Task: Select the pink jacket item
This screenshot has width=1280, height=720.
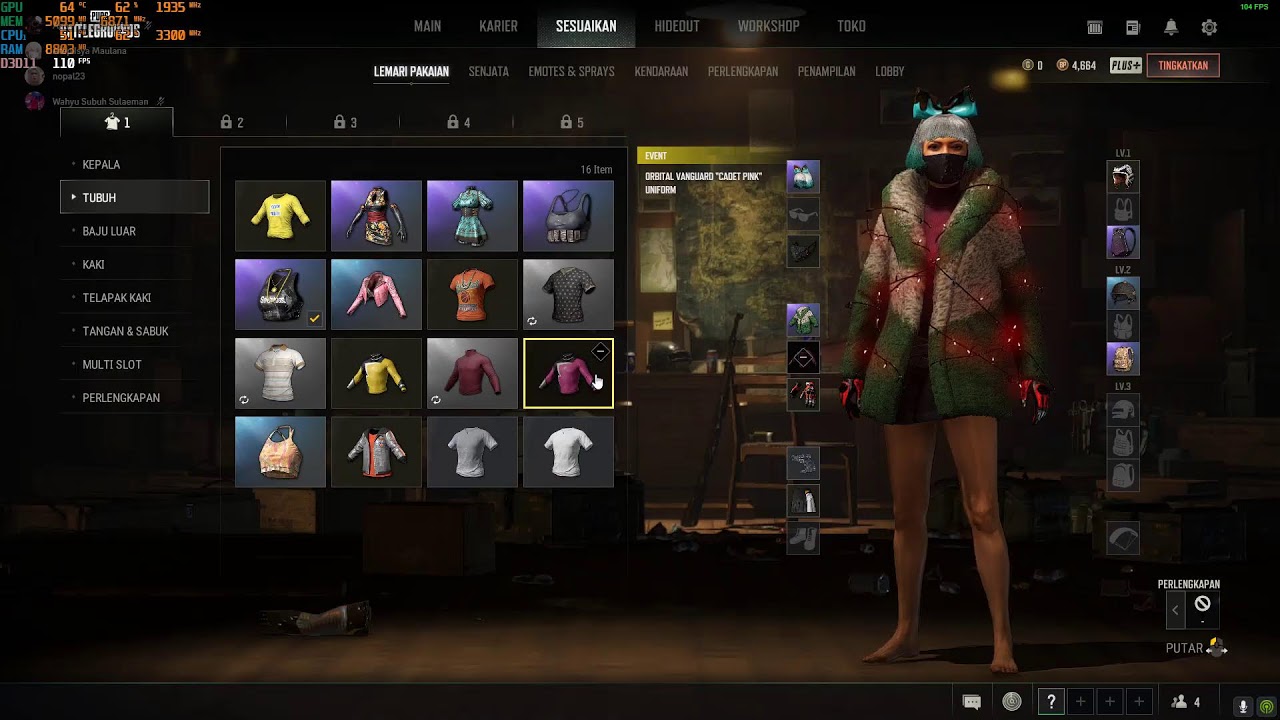Action: pyautogui.click(x=376, y=294)
